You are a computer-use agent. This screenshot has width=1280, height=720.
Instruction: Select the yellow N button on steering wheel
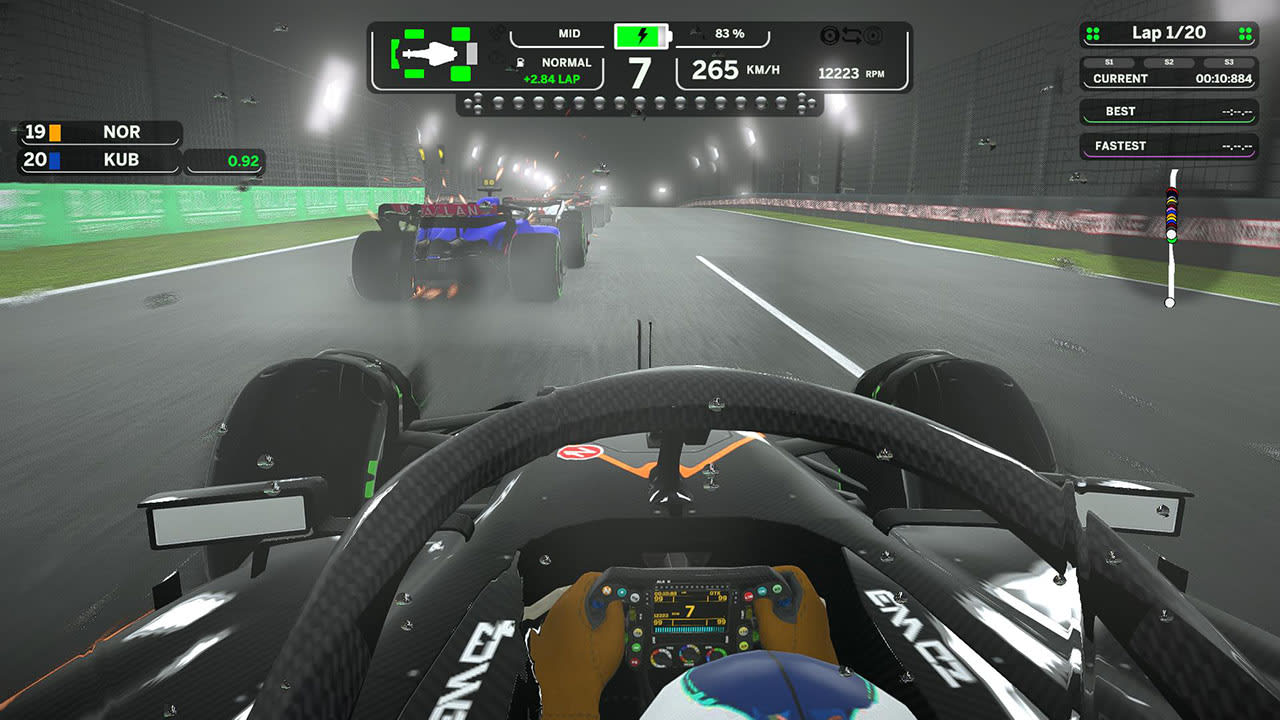point(638,632)
